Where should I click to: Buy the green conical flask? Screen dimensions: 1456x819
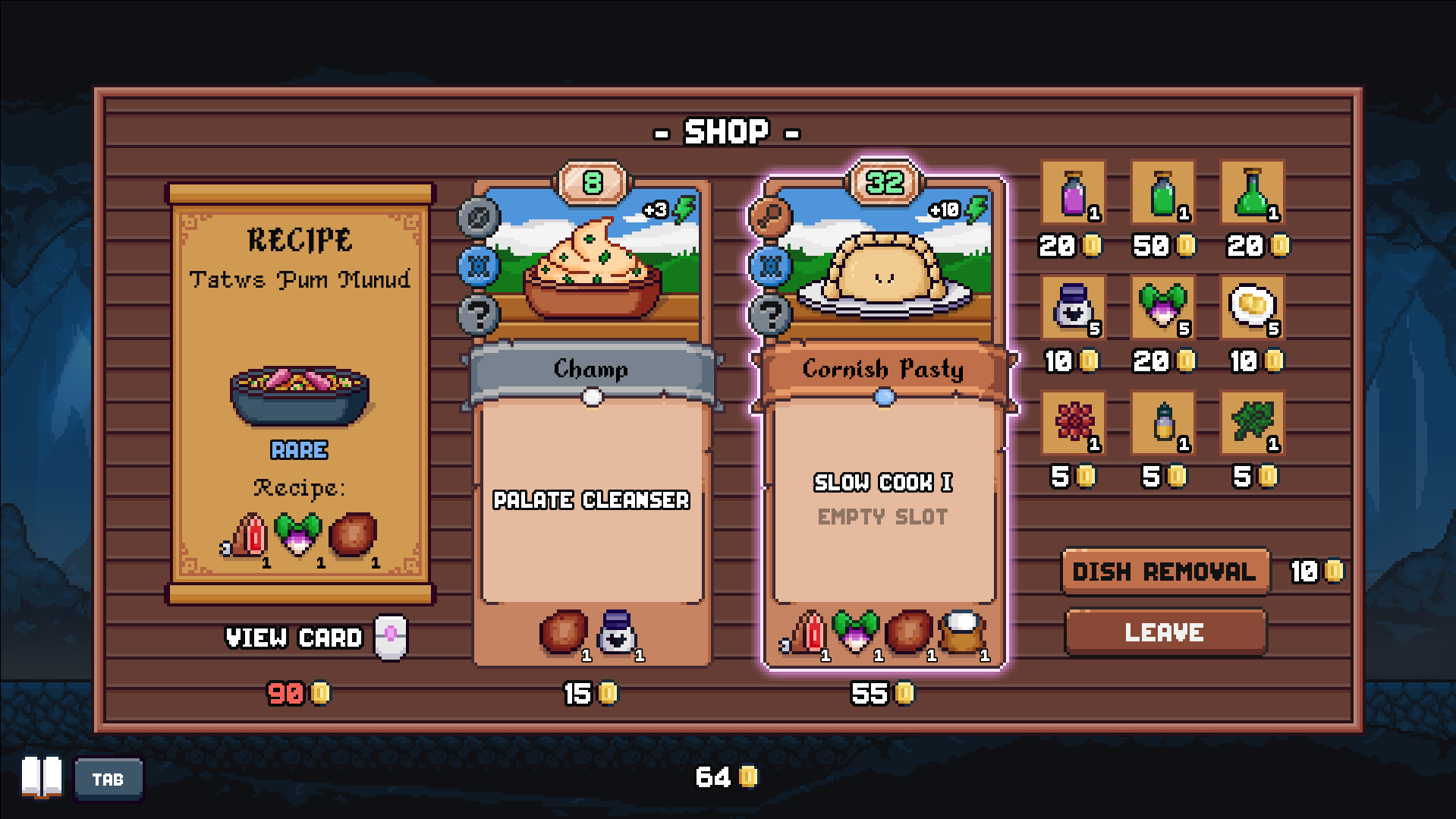1252,193
